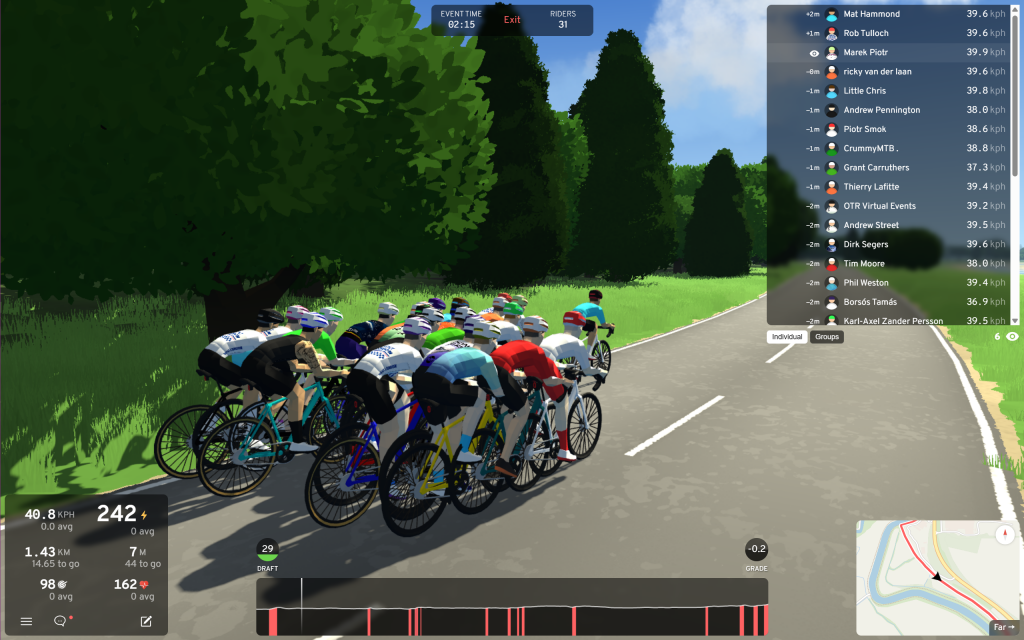Exit the event
The height and width of the screenshot is (640, 1024).
(512, 20)
